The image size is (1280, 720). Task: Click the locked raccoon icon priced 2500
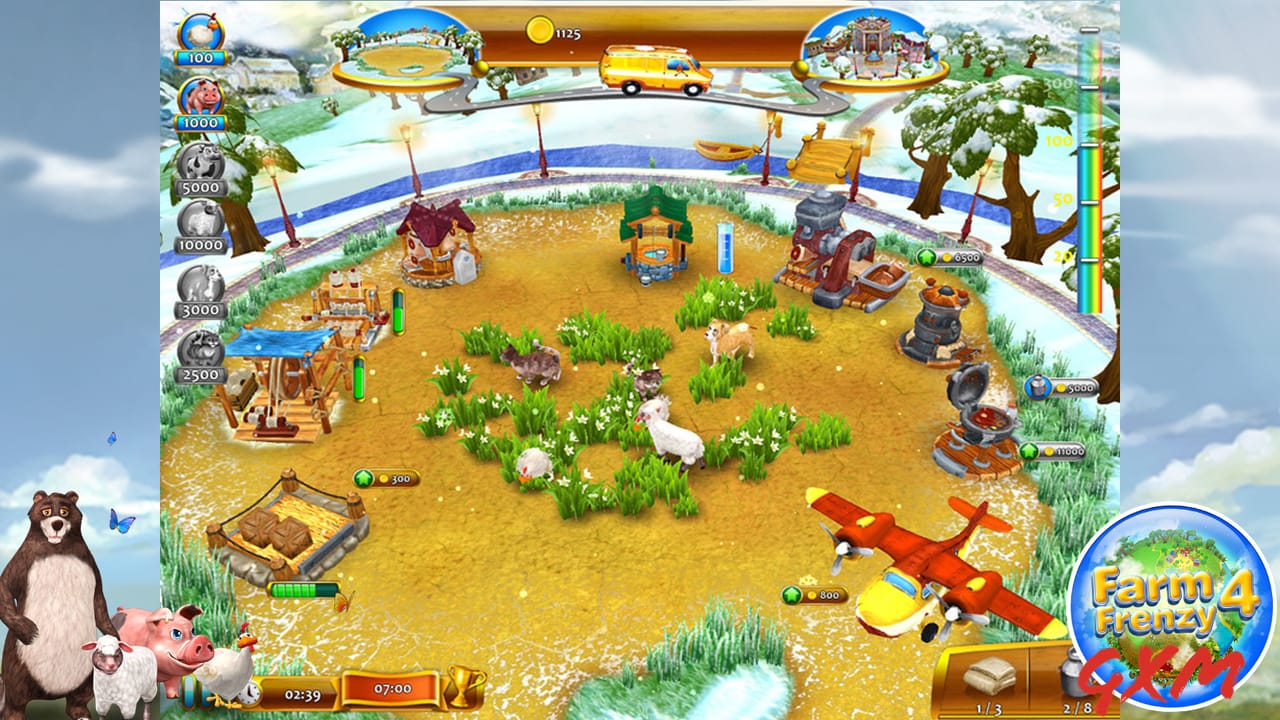click(x=200, y=345)
